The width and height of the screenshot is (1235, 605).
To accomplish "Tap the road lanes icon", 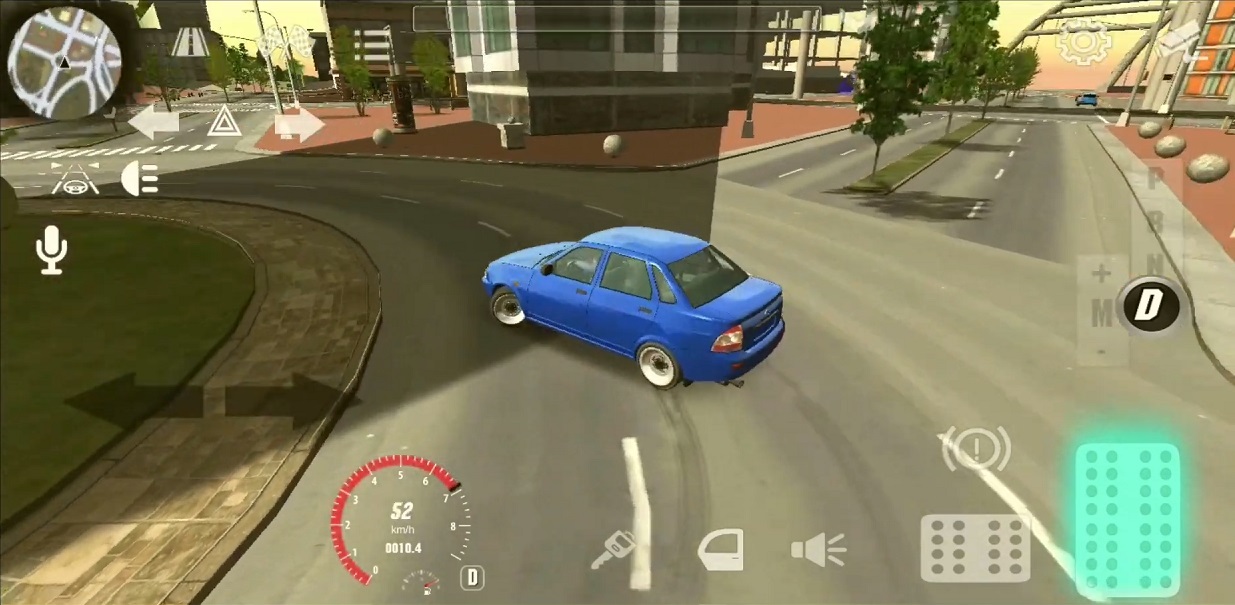I will [189, 42].
